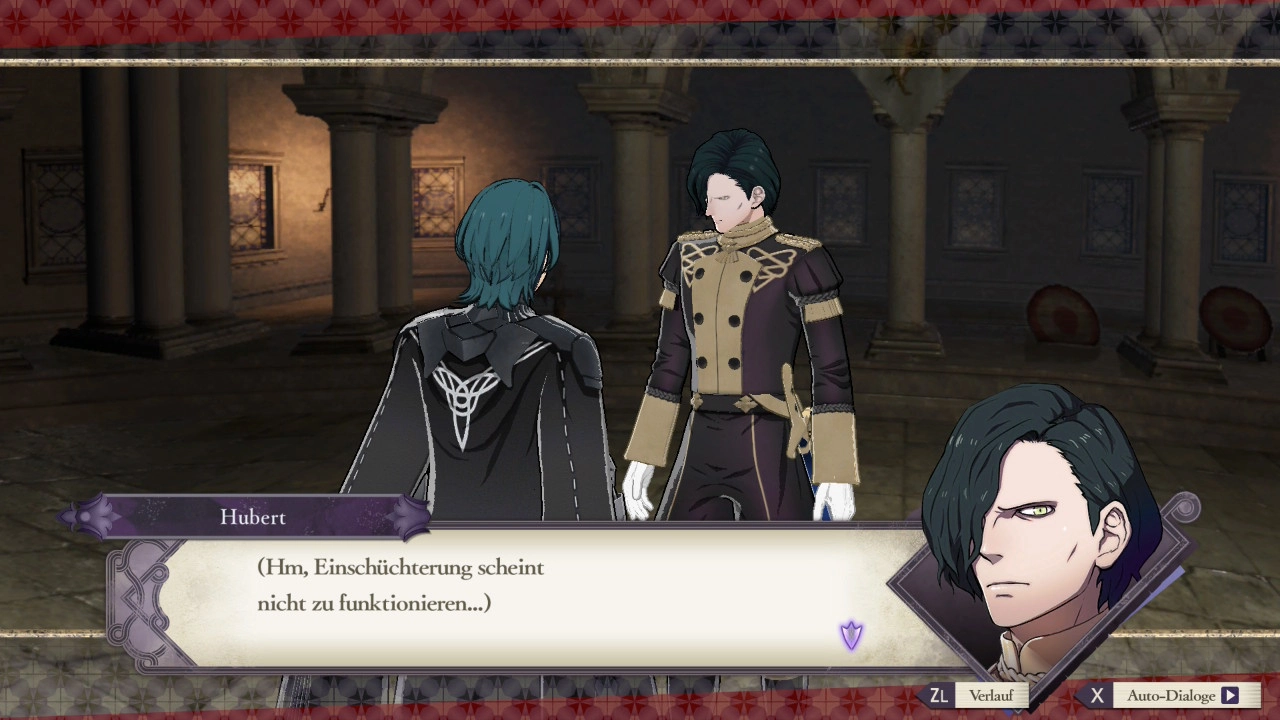Advance dialogue with the purple arrow indicator

tap(851, 635)
